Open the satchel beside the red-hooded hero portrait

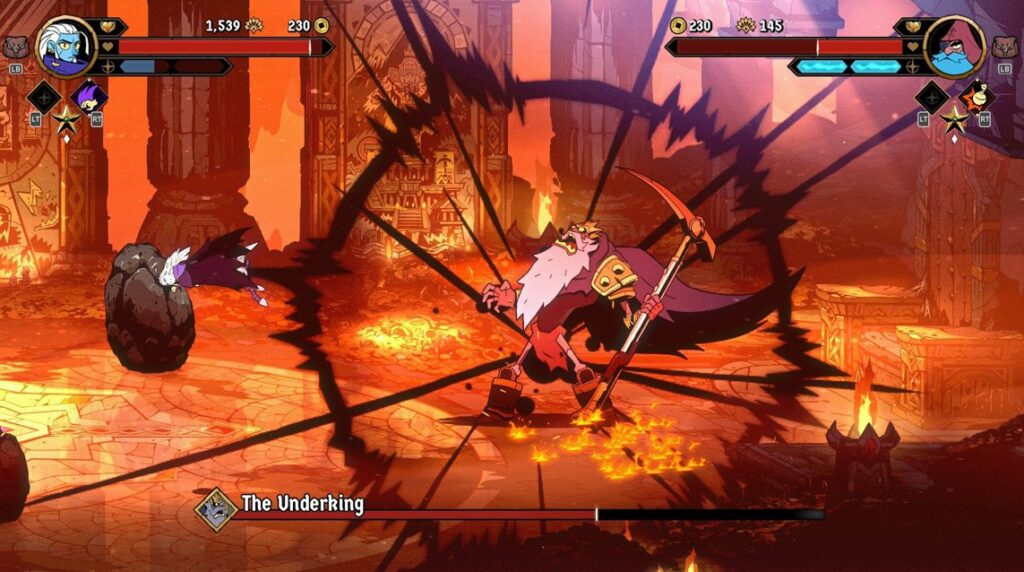coord(1007,47)
